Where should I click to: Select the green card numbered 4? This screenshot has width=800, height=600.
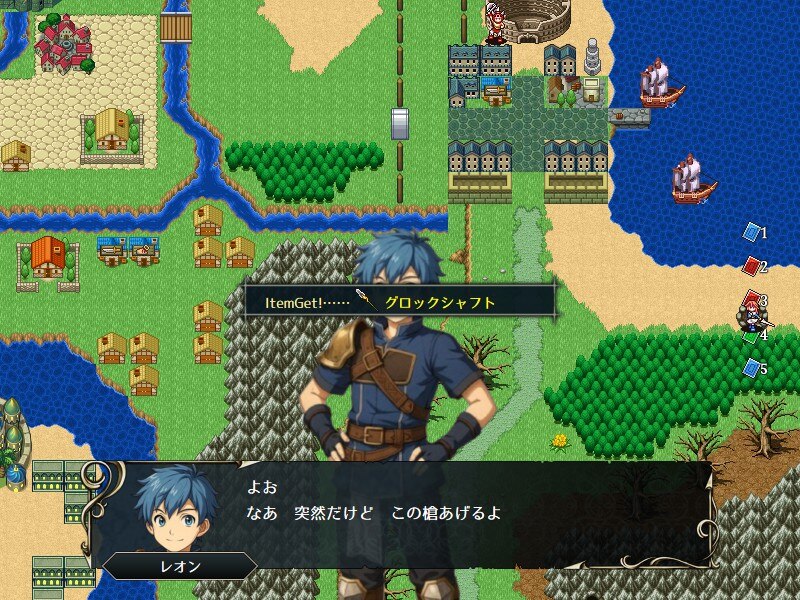coord(751,336)
